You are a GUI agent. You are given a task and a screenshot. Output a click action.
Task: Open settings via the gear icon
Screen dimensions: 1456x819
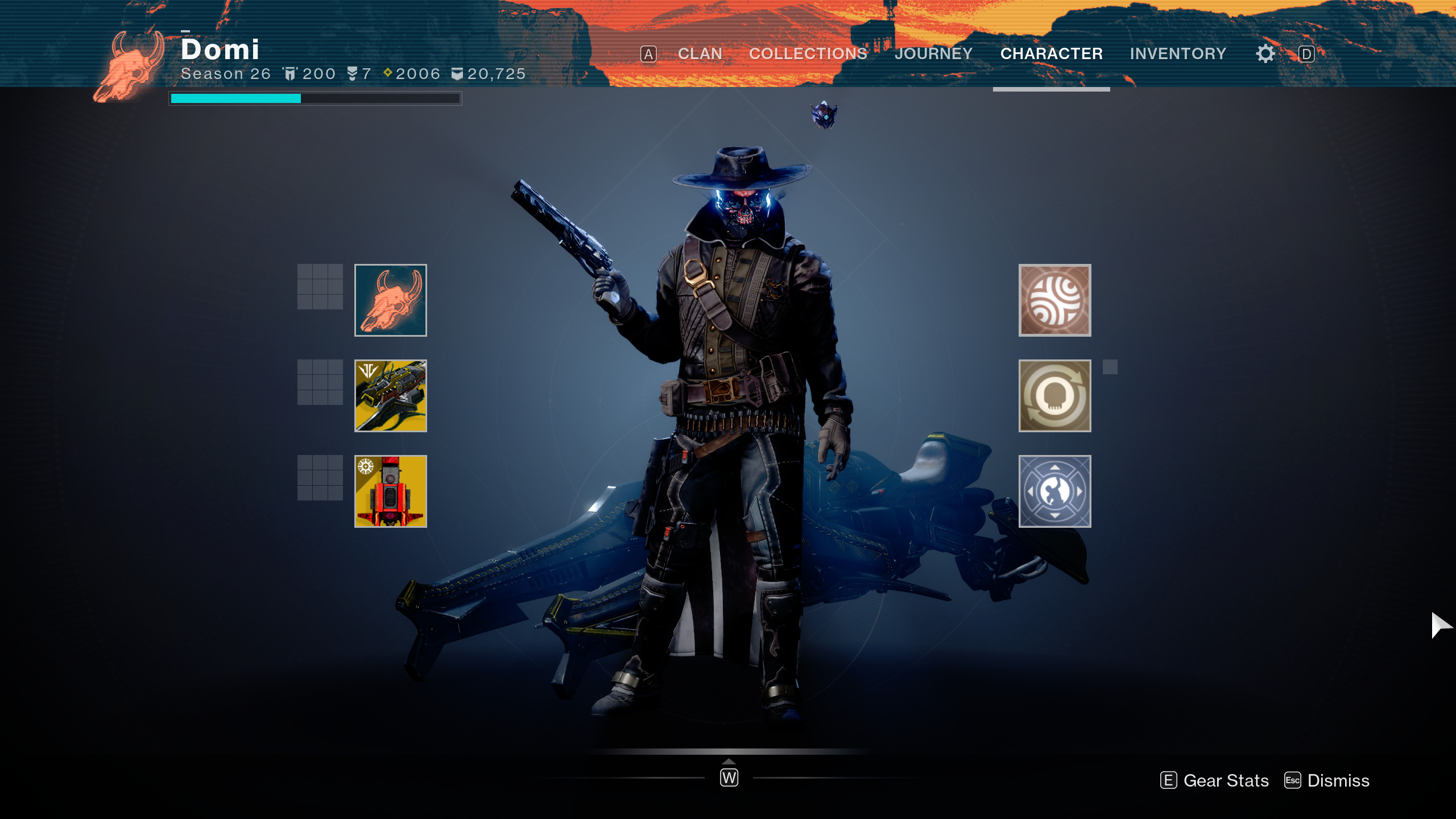(x=1265, y=54)
